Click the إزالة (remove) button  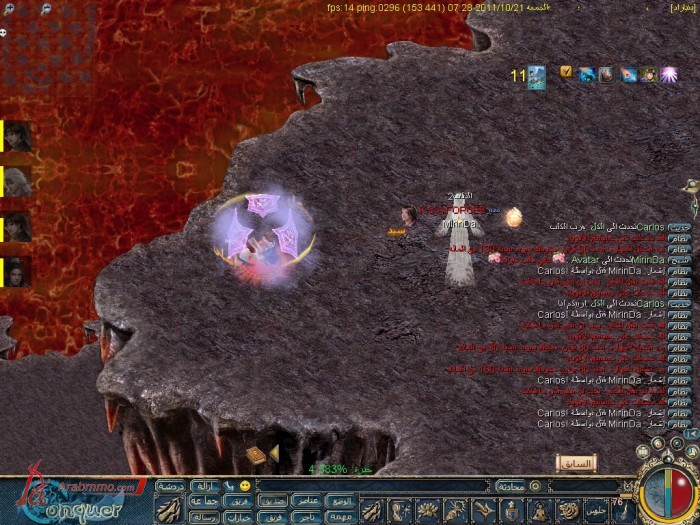point(204,485)
